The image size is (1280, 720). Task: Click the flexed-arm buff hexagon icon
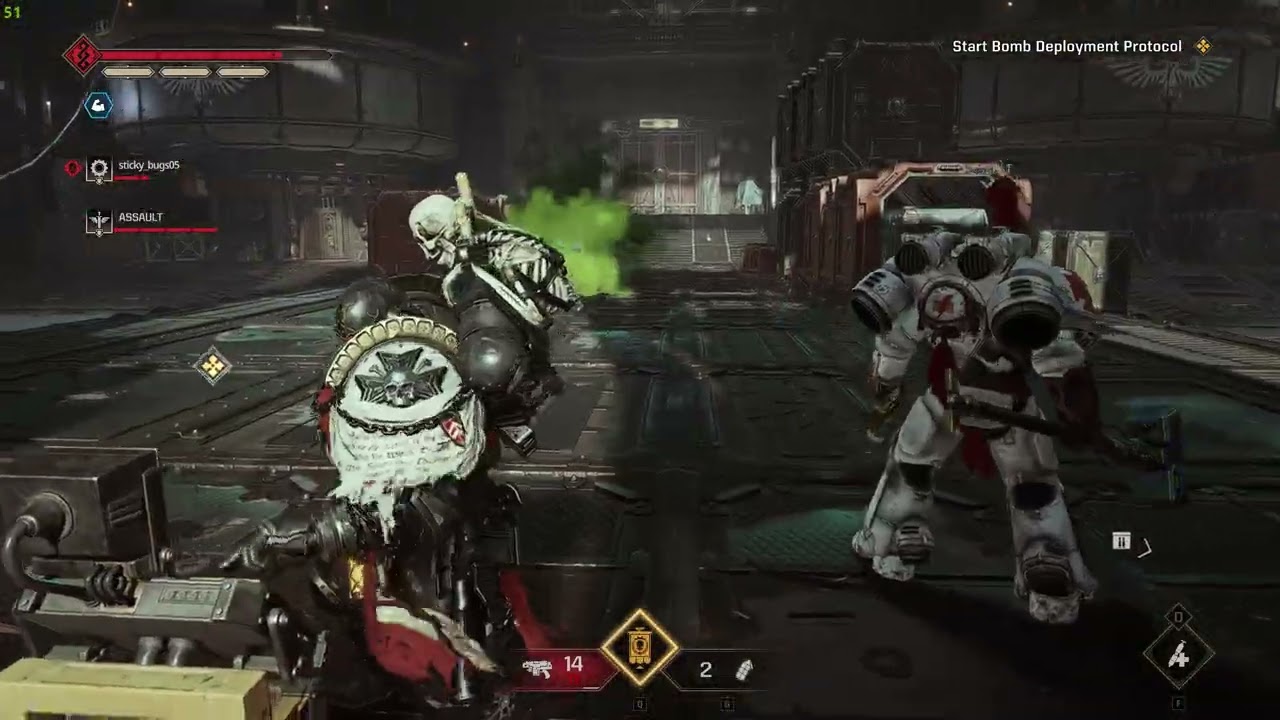coord(98,104)
